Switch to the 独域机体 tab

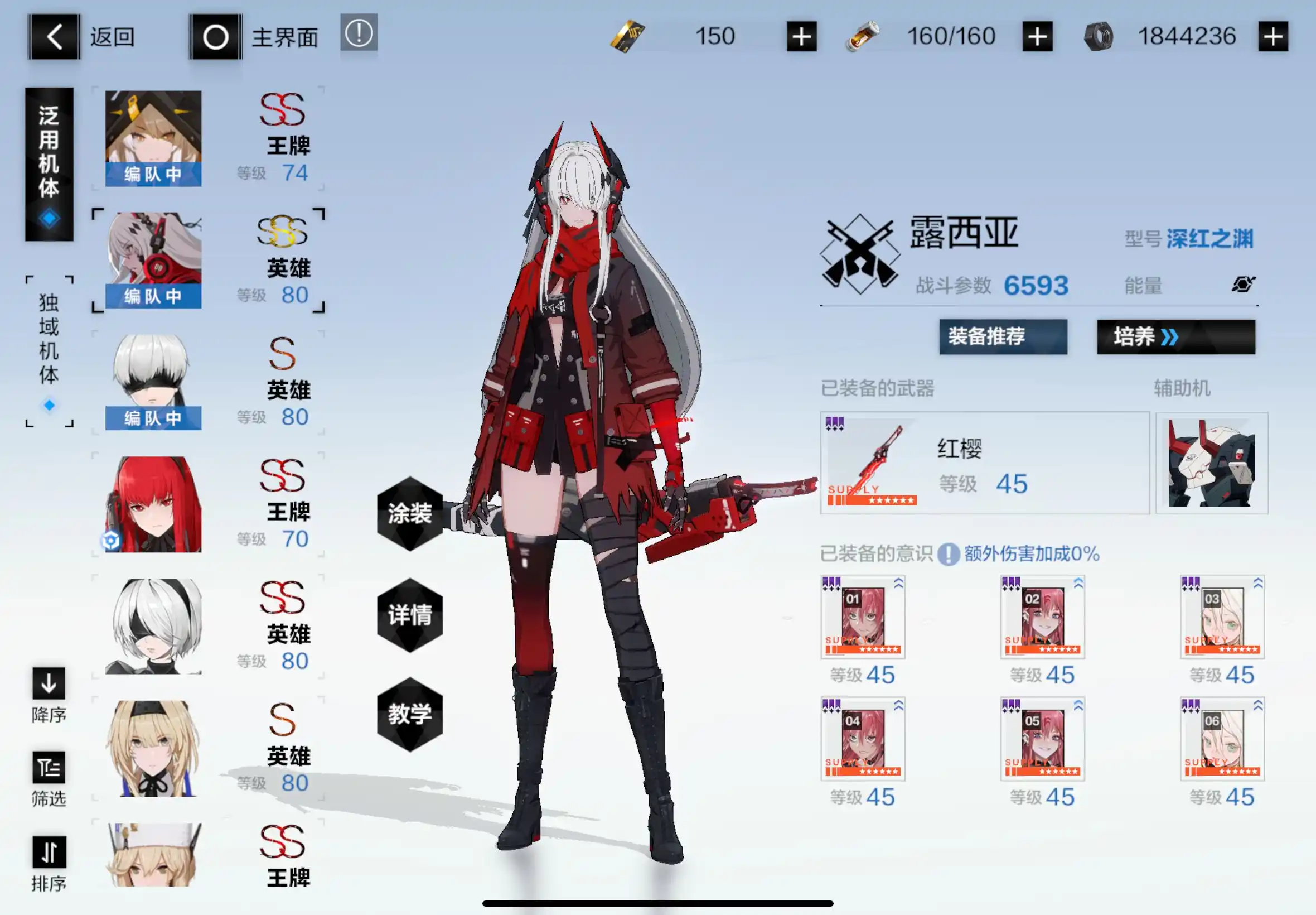pyautogui.click(x=49, y=351)
